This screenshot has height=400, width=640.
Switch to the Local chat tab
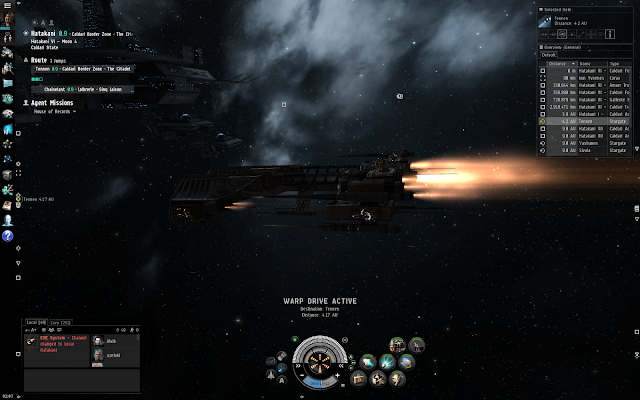(x=36, y=323)
